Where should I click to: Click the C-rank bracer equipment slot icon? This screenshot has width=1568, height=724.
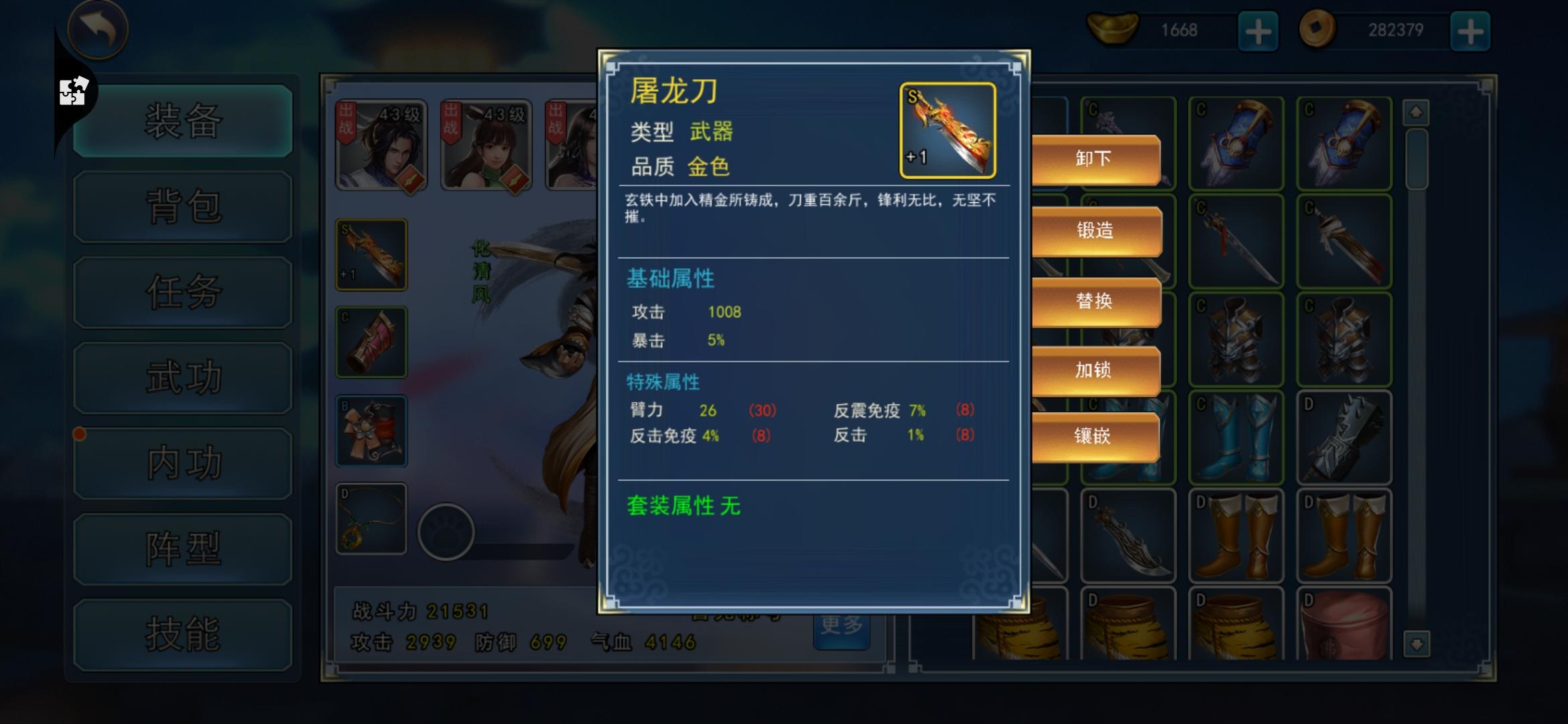pos(371,342)
